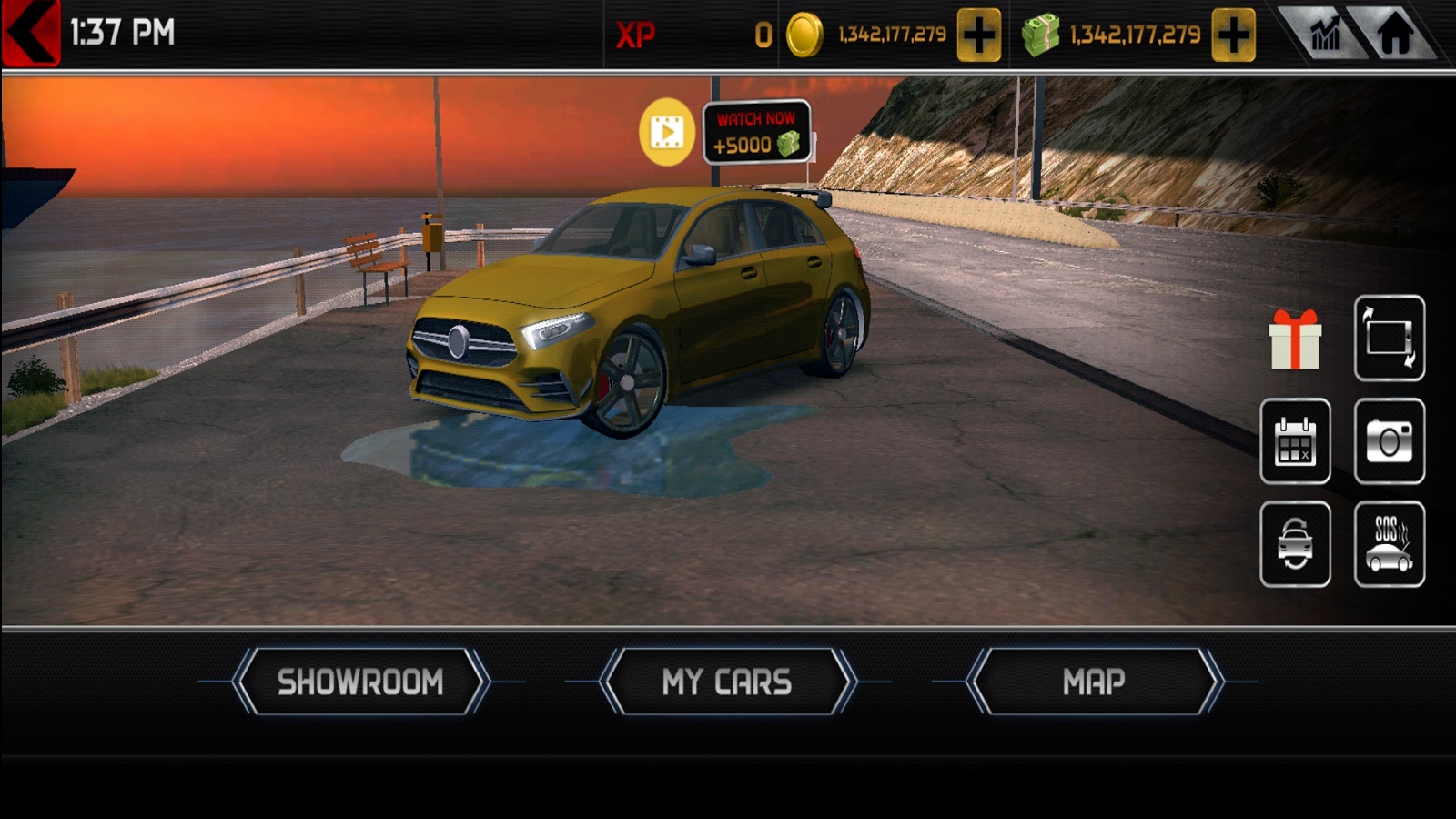Screen dimensions: 1456x819
Task: Open the red gift box reward
Action: pos(1295,339)
